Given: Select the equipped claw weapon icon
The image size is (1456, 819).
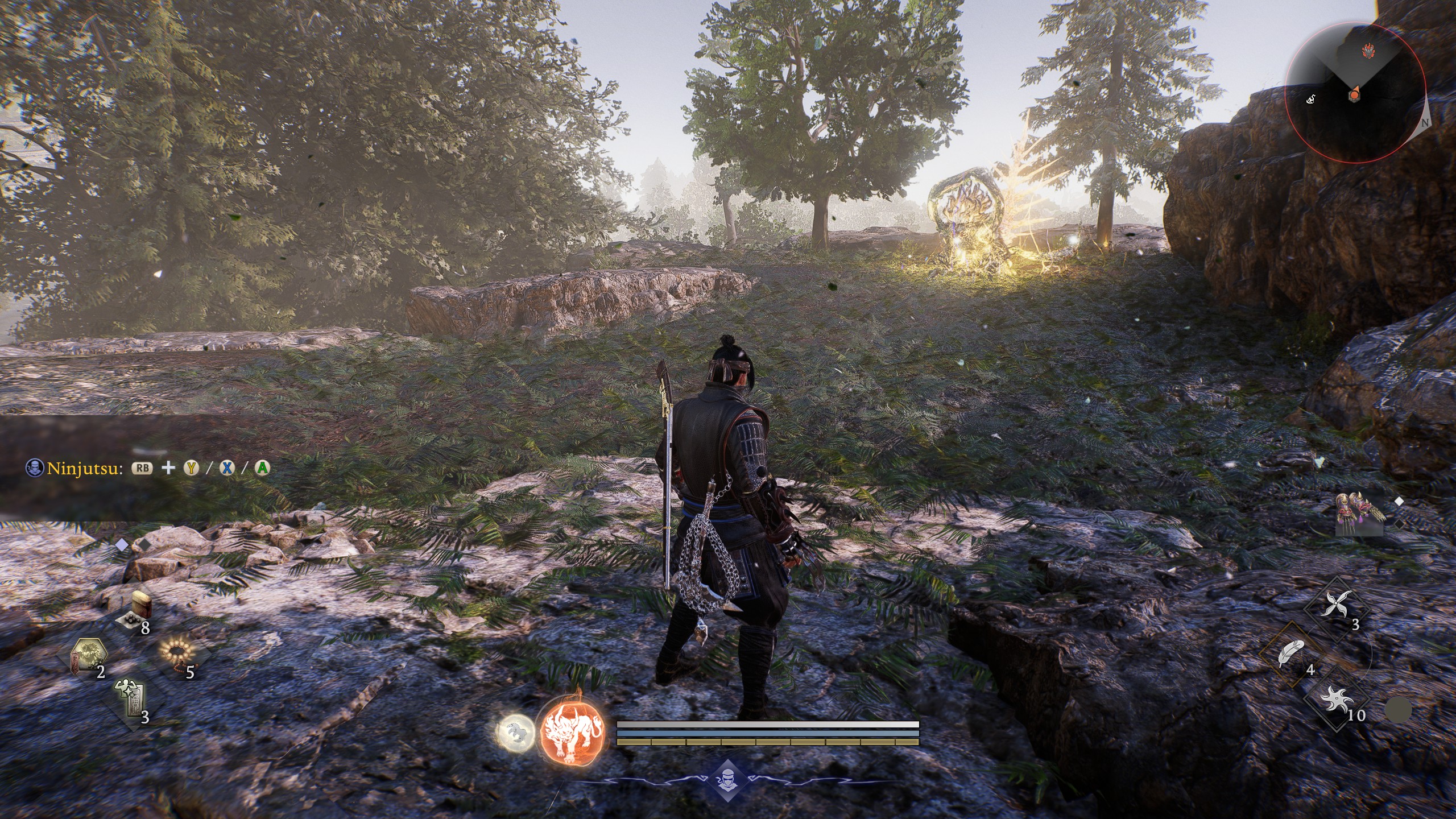Looking at the screenshot, I should (x=1359, y=514).
